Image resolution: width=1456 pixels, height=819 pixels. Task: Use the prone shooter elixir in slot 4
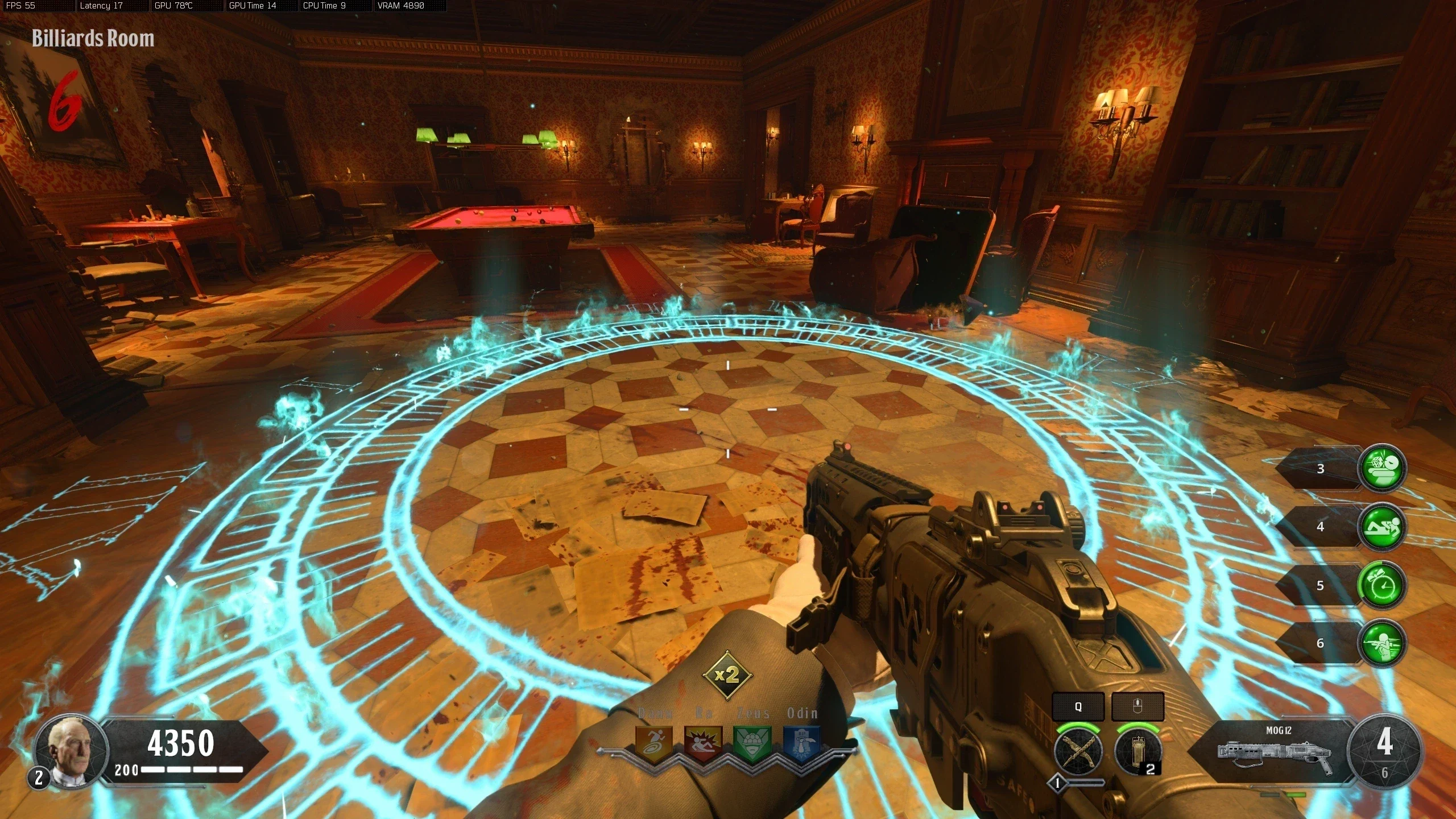[1381, 527]
